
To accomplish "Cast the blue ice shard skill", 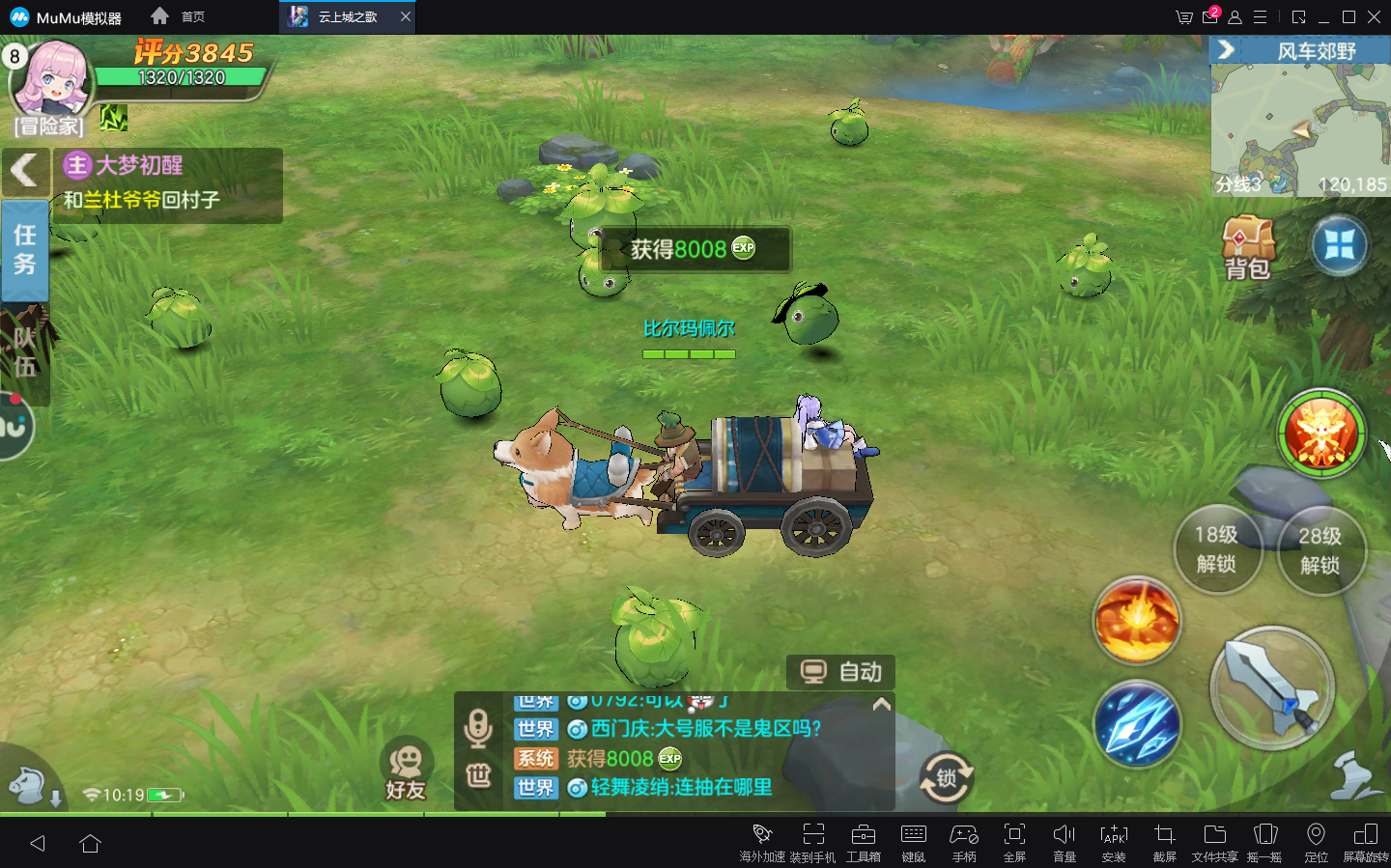I will (1137, 724).
